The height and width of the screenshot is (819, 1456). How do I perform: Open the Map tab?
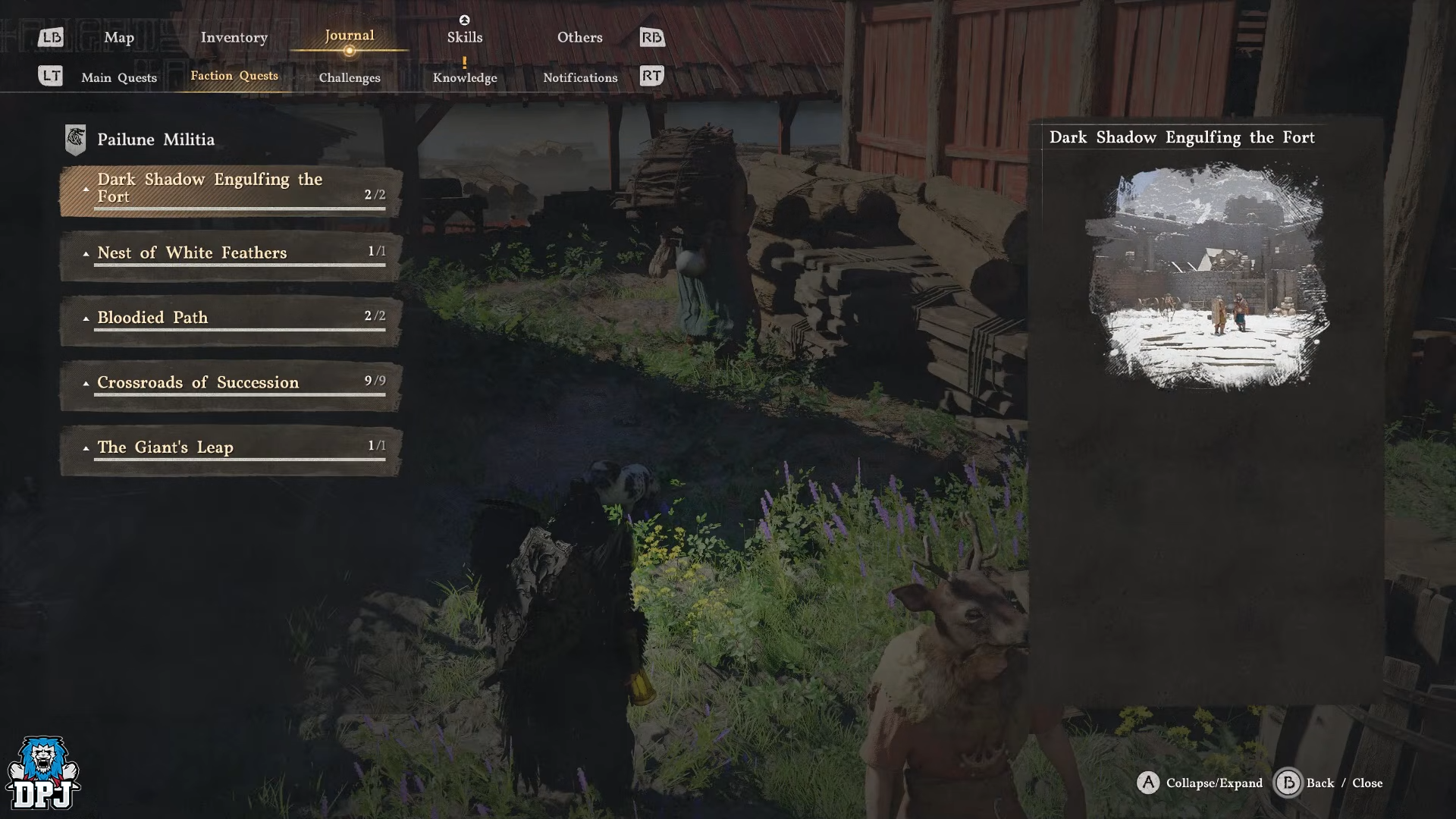click(119, 37)
